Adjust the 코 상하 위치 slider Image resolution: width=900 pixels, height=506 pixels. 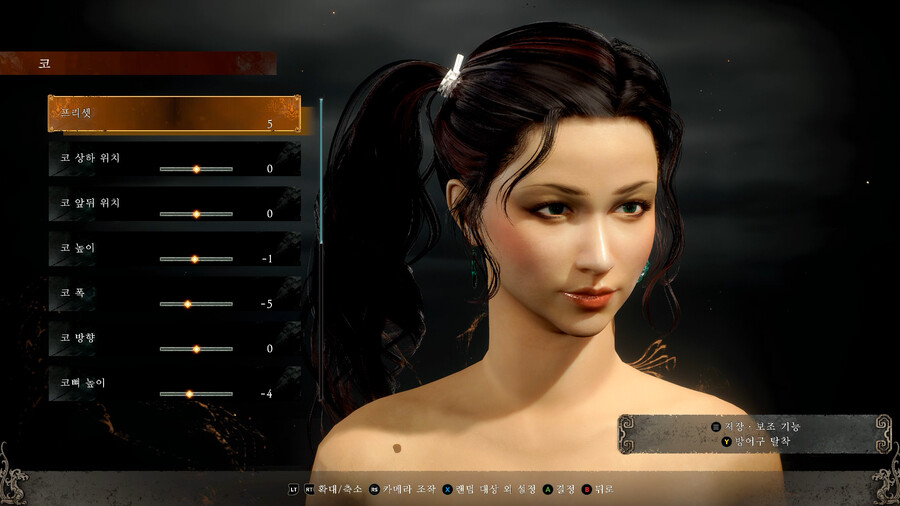click(196, 169)
